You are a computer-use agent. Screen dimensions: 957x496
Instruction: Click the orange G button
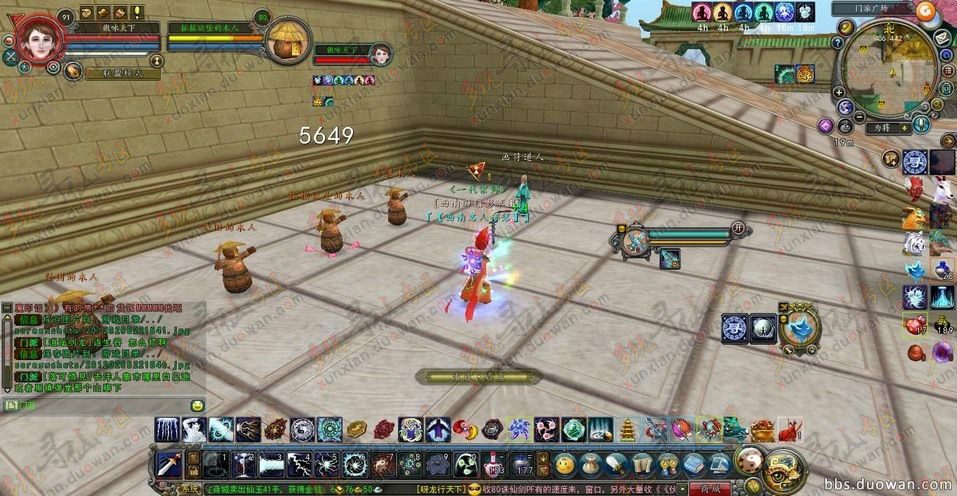click(x=923, y=11)
